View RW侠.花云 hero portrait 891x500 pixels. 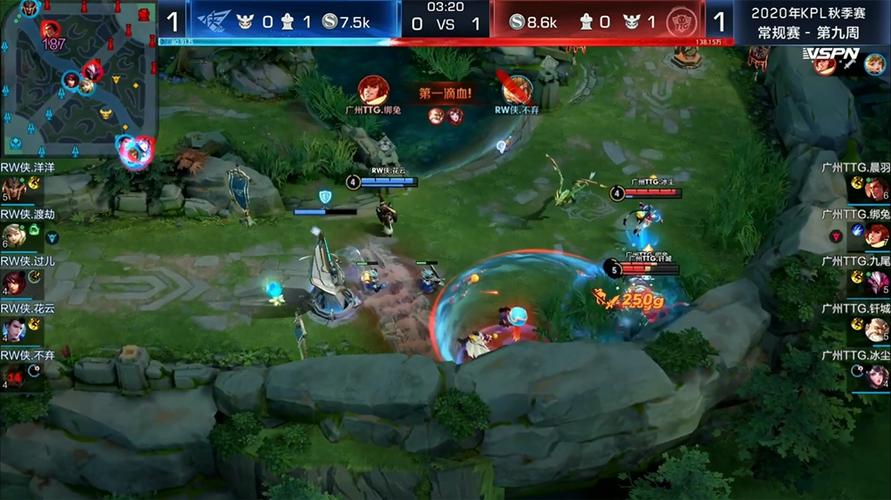(x=14, y=329)
